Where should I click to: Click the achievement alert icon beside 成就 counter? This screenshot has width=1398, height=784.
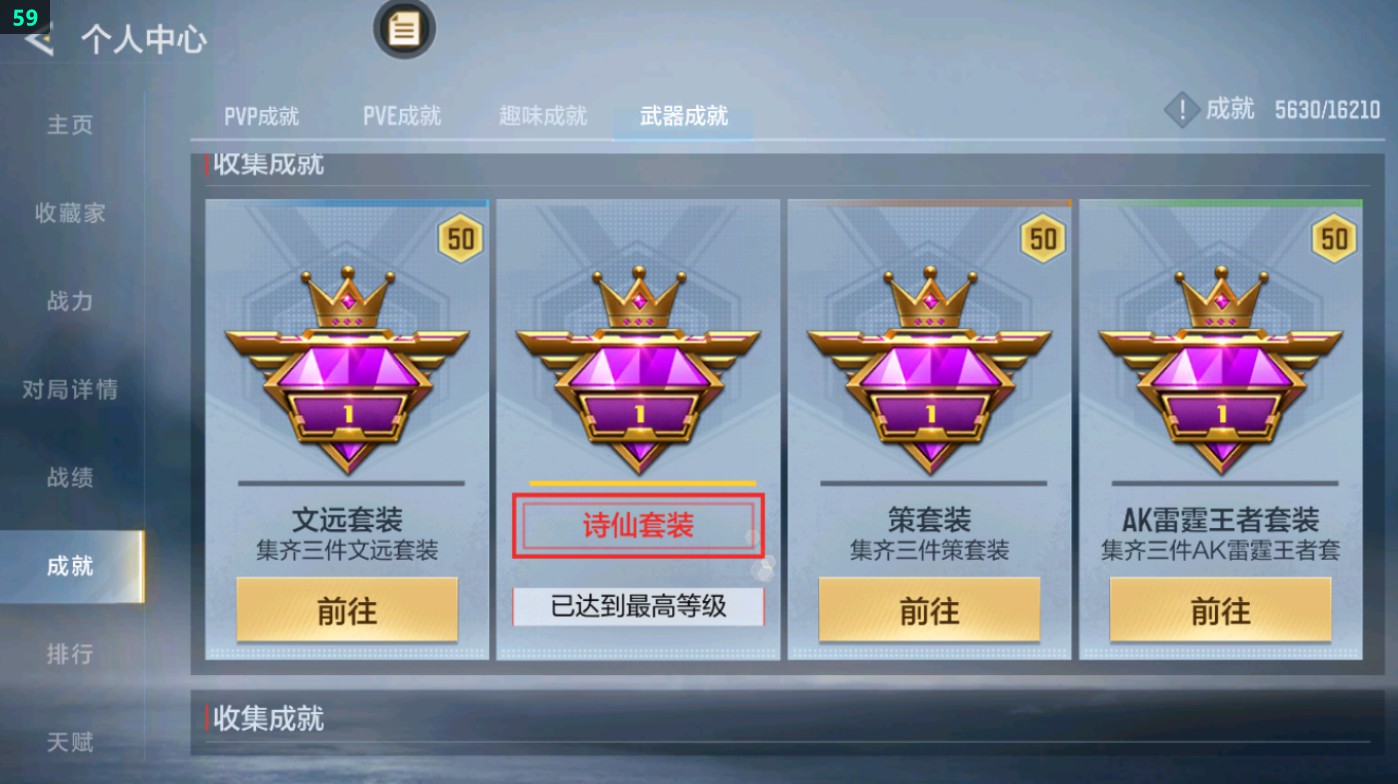point(1181,110)
